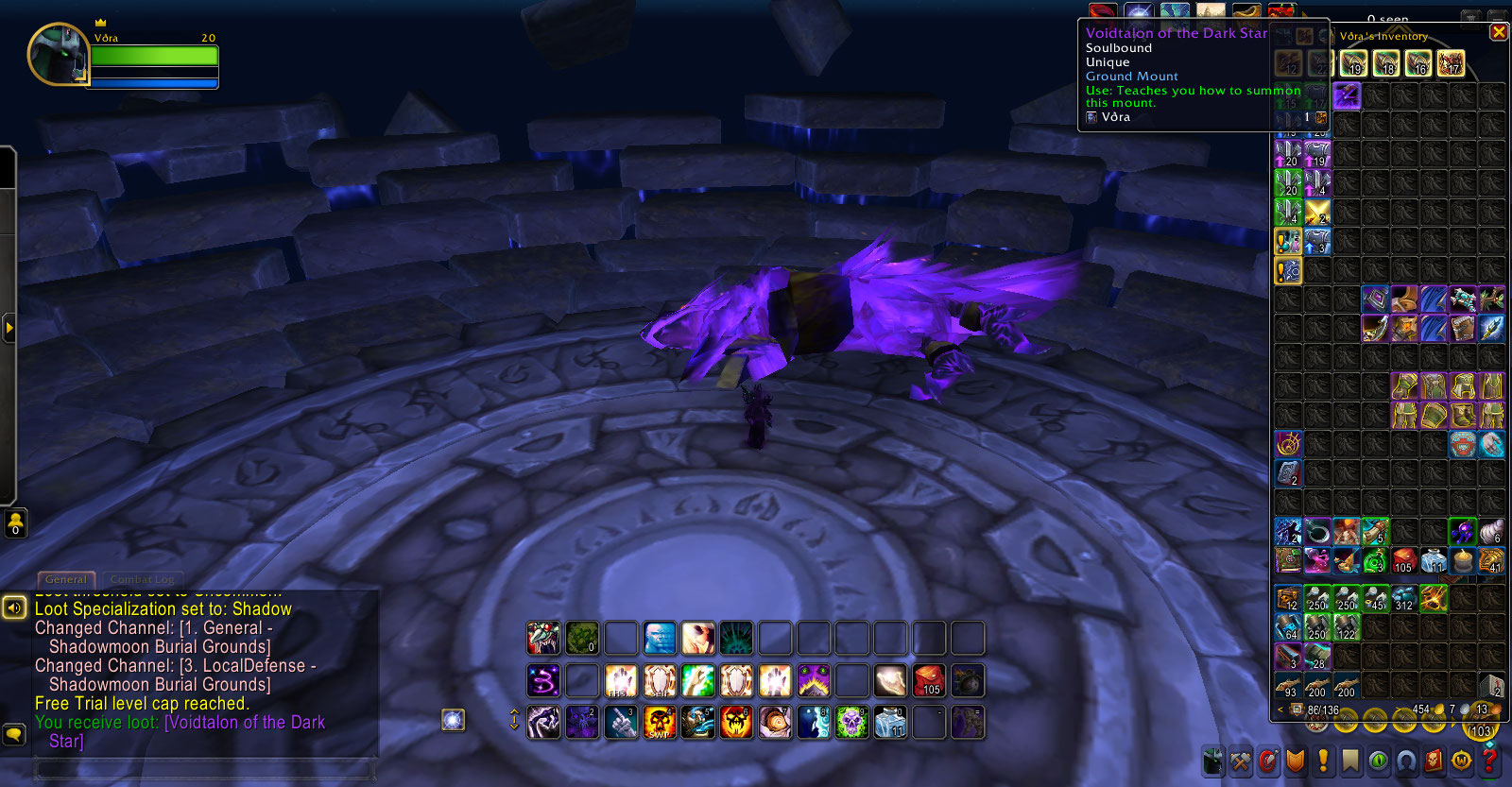
Task: Open the crossed hammers professions button
Action: pos(1241,761)
